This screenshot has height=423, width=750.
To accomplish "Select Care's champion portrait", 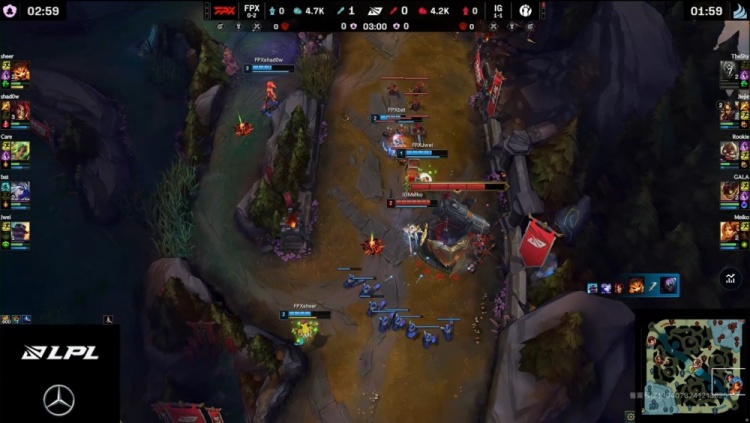I will (21, 150).
